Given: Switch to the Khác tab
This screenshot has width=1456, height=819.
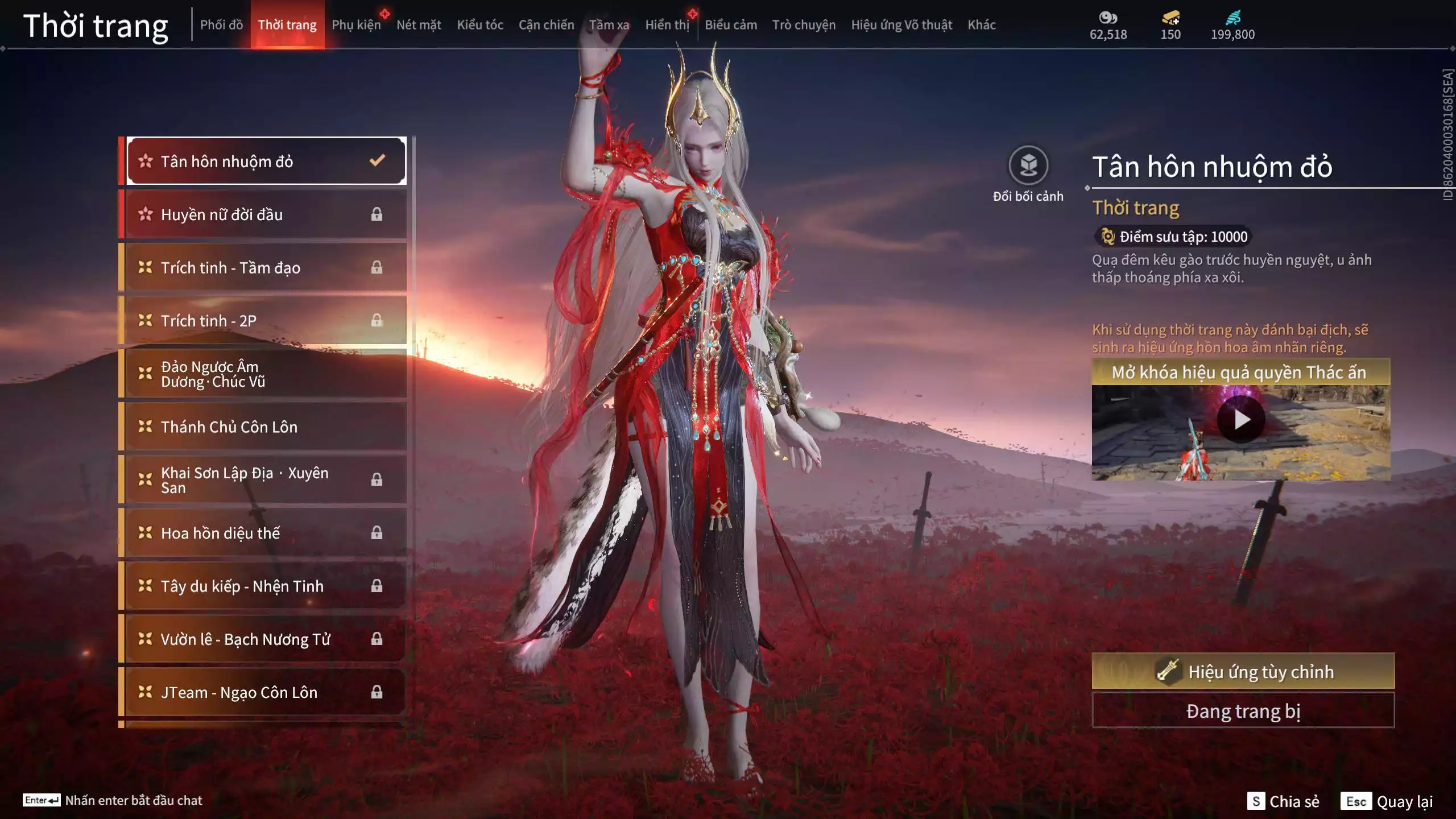Looking at the screenshot, I should [982, 25].
